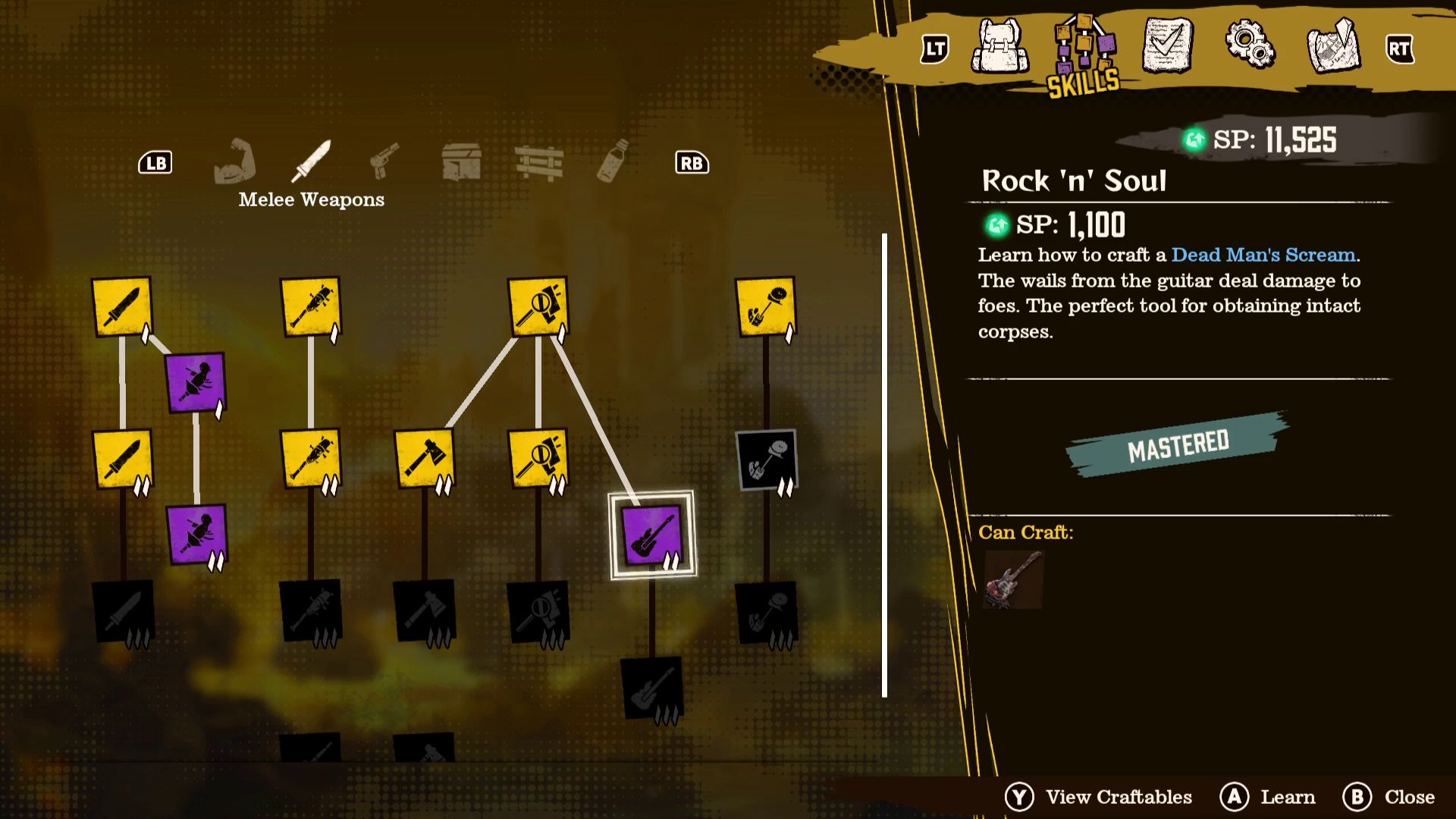Open the gears settings tab
This screenshot has width=1456, height=819.
(x=1249, y=45)
